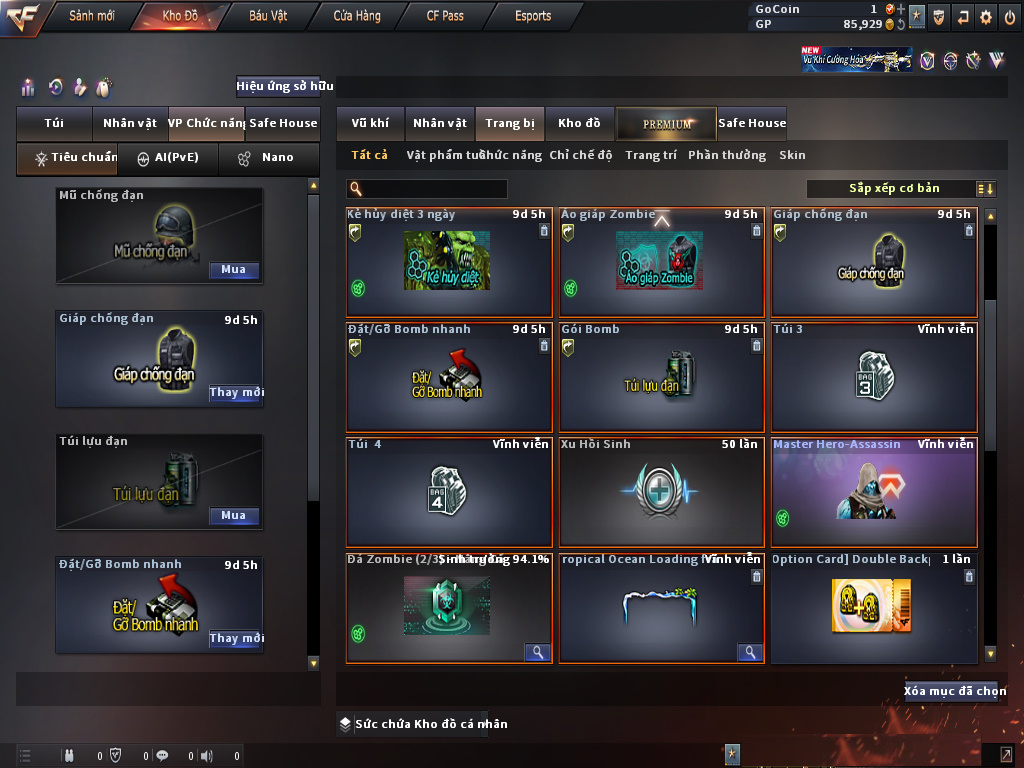Choose the Master Hero-Assassin item

pyautogui.click(x=874, y=492)
